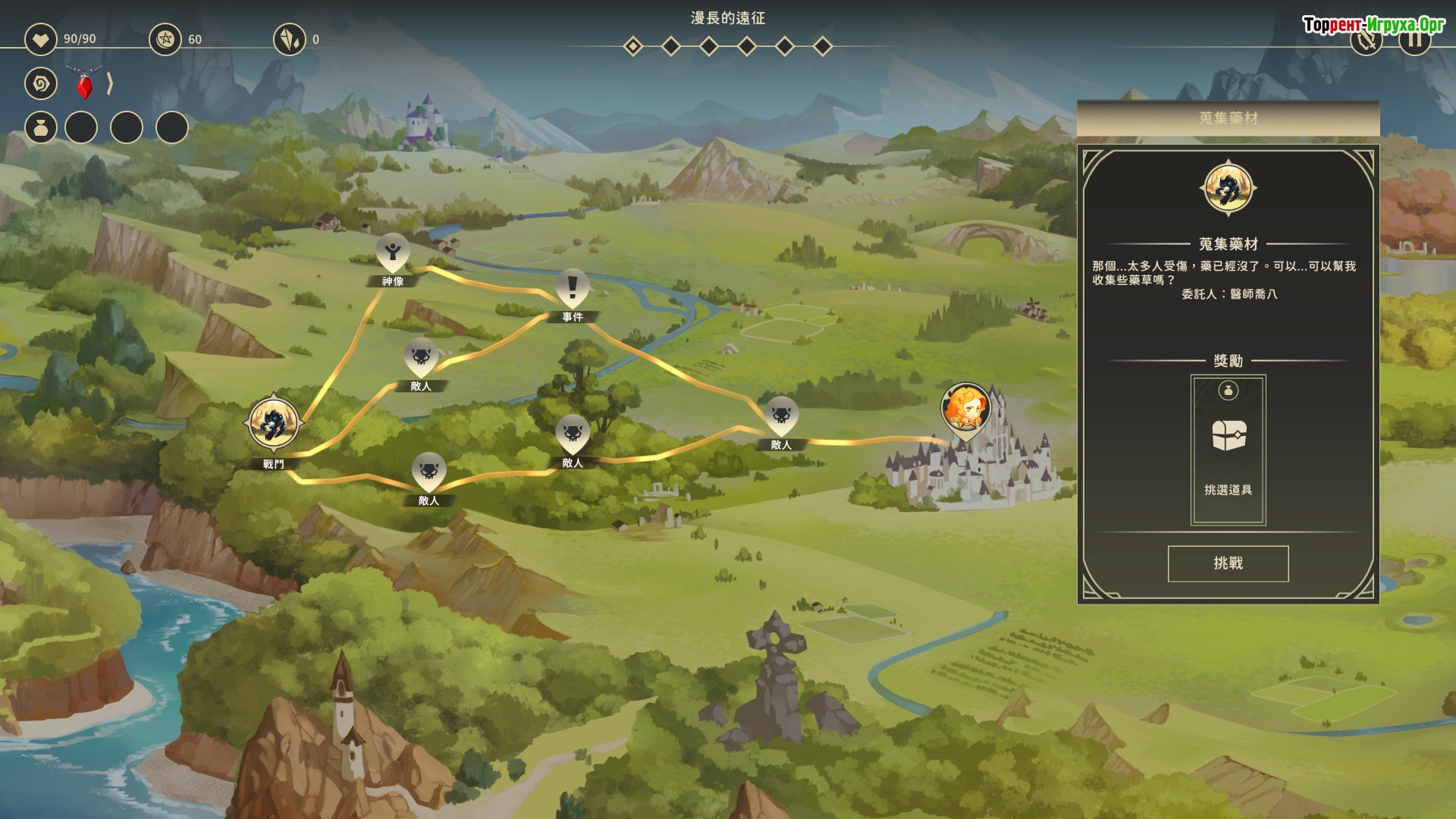Screen dimensions: 1456x819
Task: Choose the 事件 event map node
Action: tap(573, 290)
